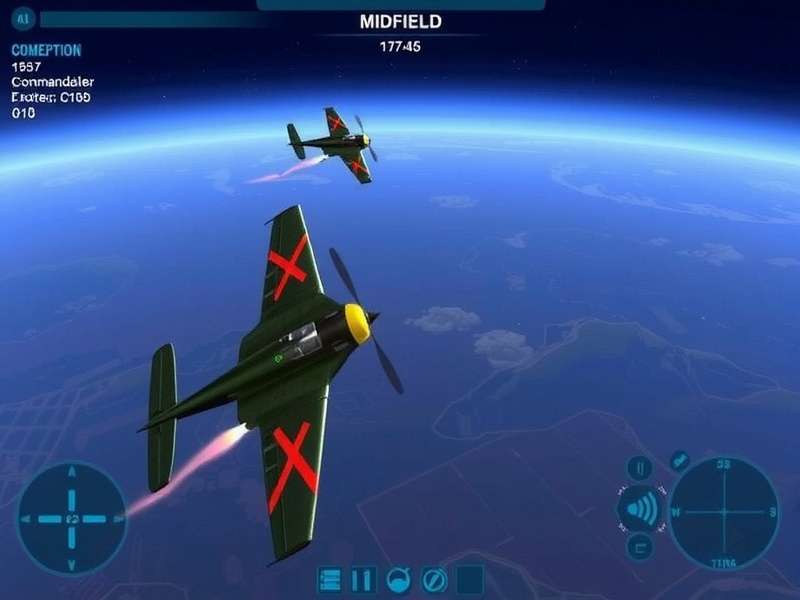Open the stacked-bars list icon in bottom toolbar
The image size is (800, 600).
pyautogui.click(x=330, y=580)
